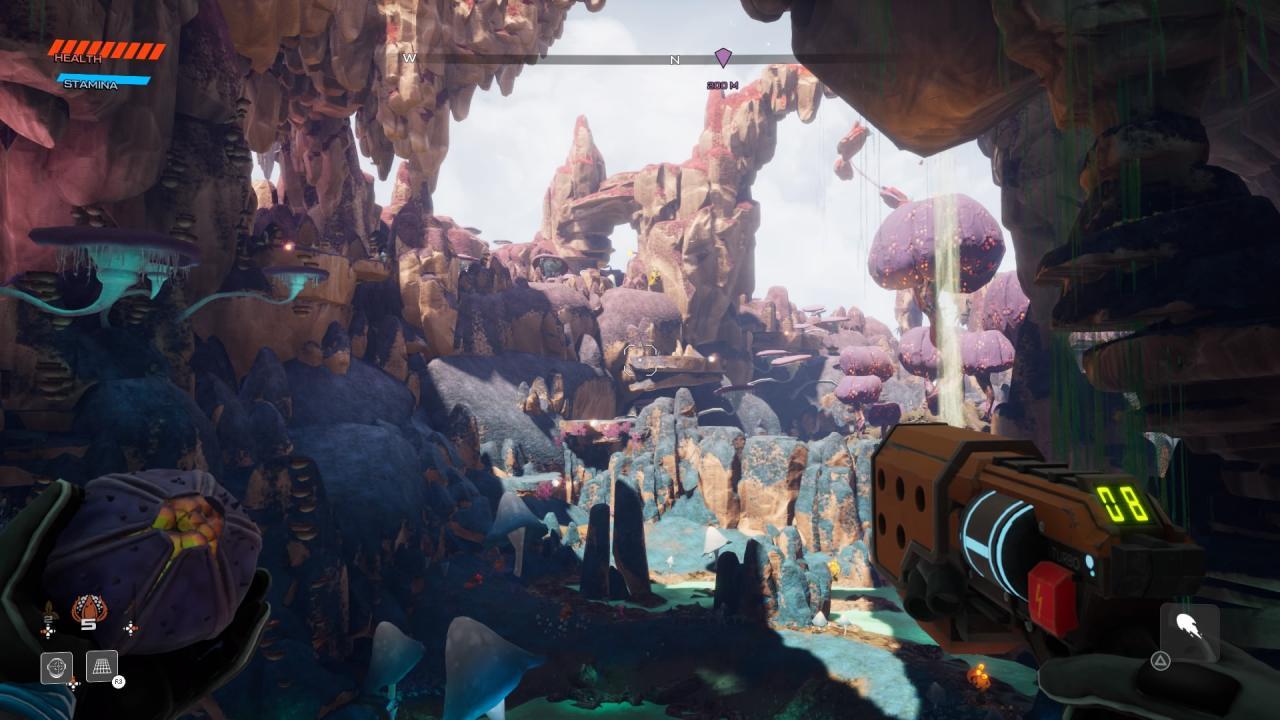
Task: Click the triangle button prompt circle
Action: pos(1158,662)
